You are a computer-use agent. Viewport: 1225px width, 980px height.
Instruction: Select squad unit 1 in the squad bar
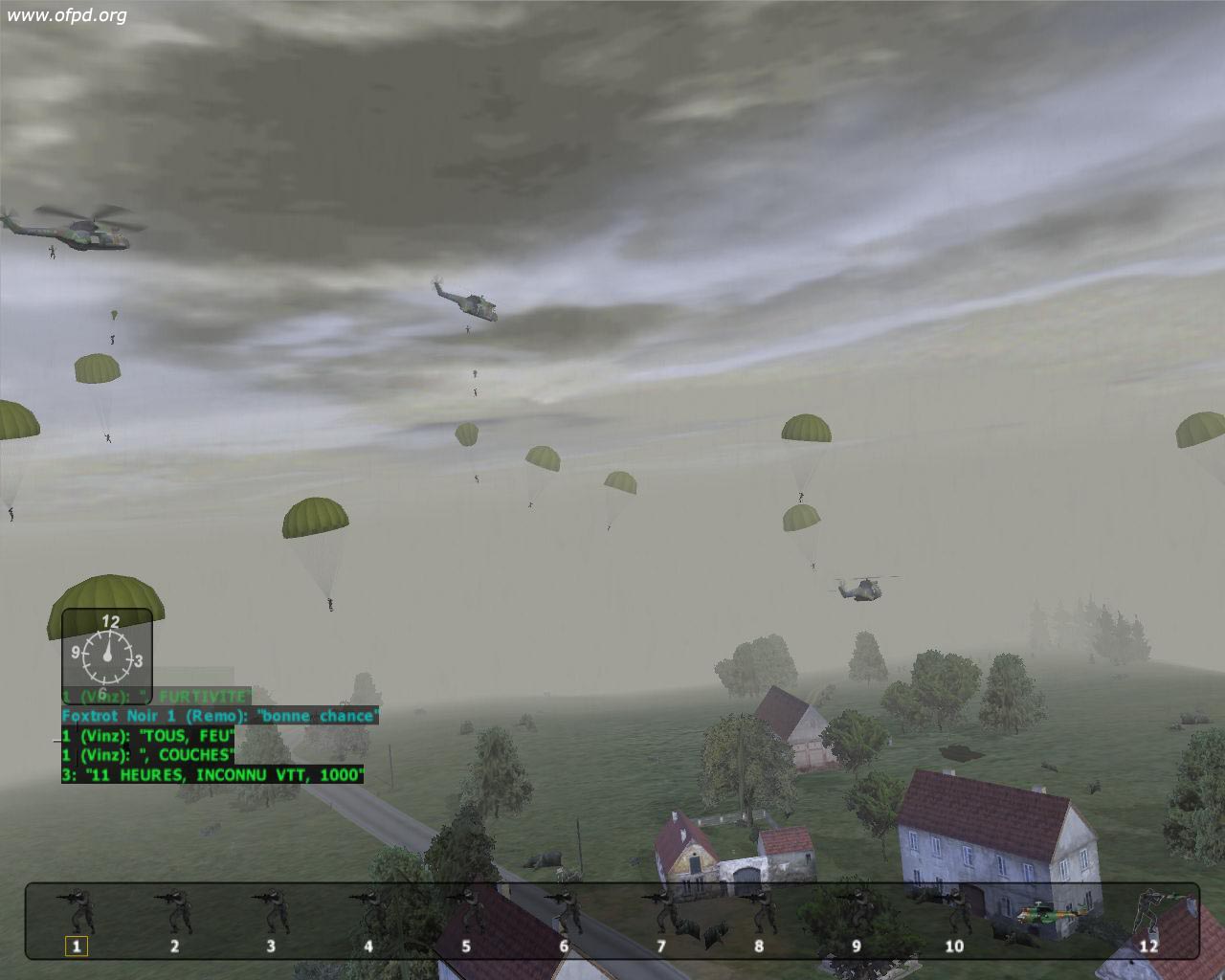(x=77, y=913)
